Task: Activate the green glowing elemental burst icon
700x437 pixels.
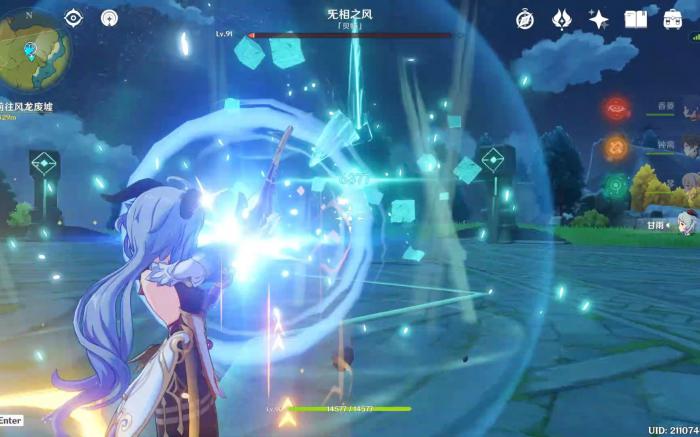Action: [616, 184]
